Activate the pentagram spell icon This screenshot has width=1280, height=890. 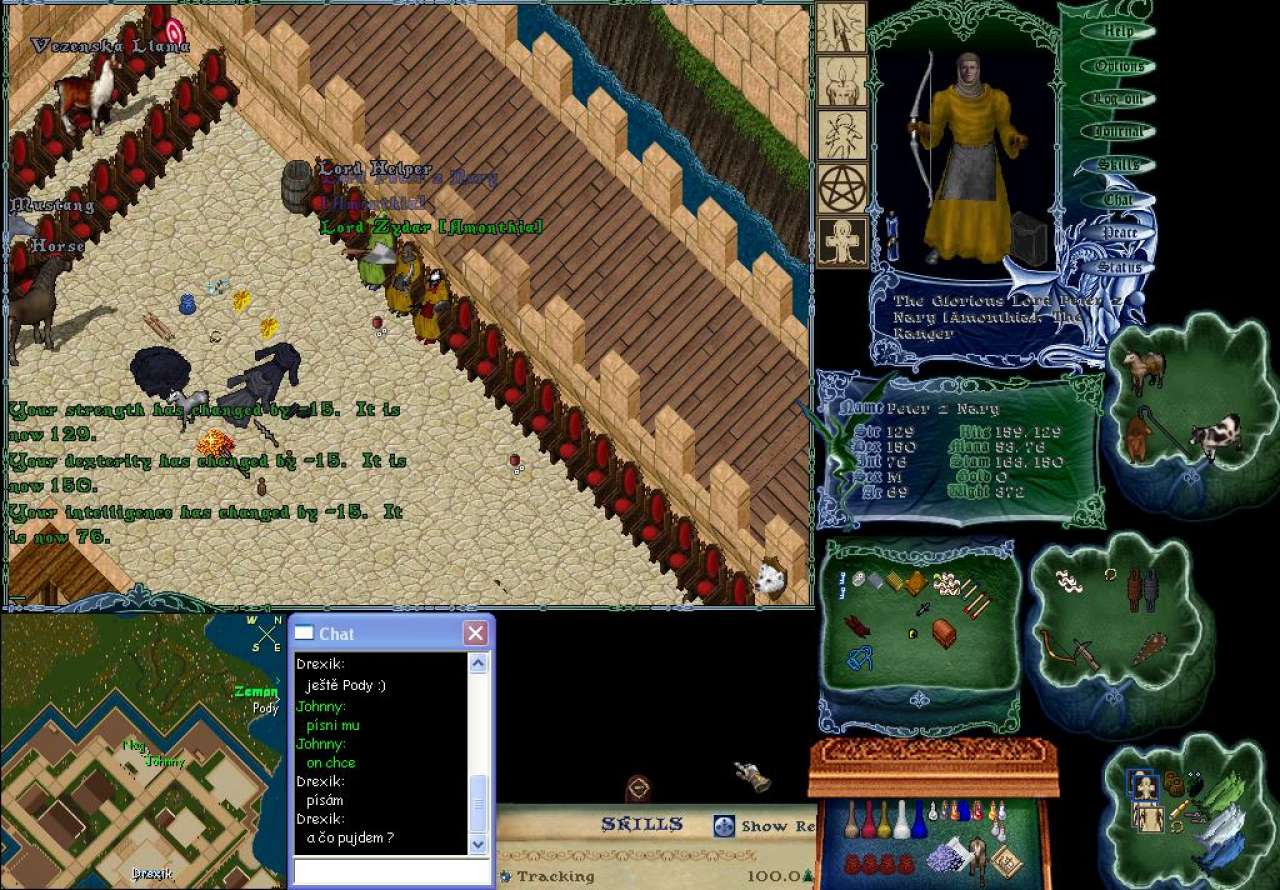tap(842, 188)
